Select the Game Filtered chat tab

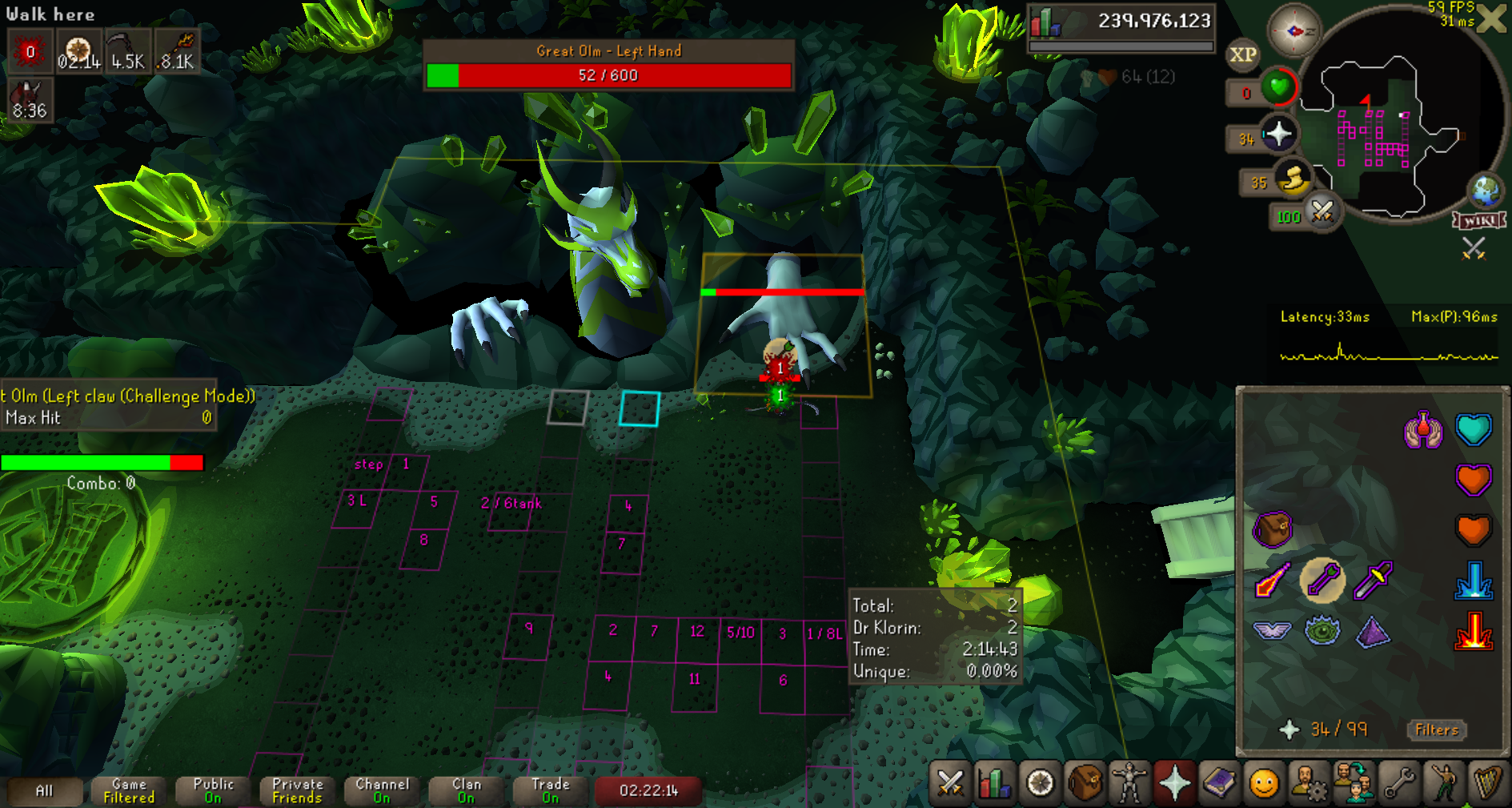(x=129, y=790)
